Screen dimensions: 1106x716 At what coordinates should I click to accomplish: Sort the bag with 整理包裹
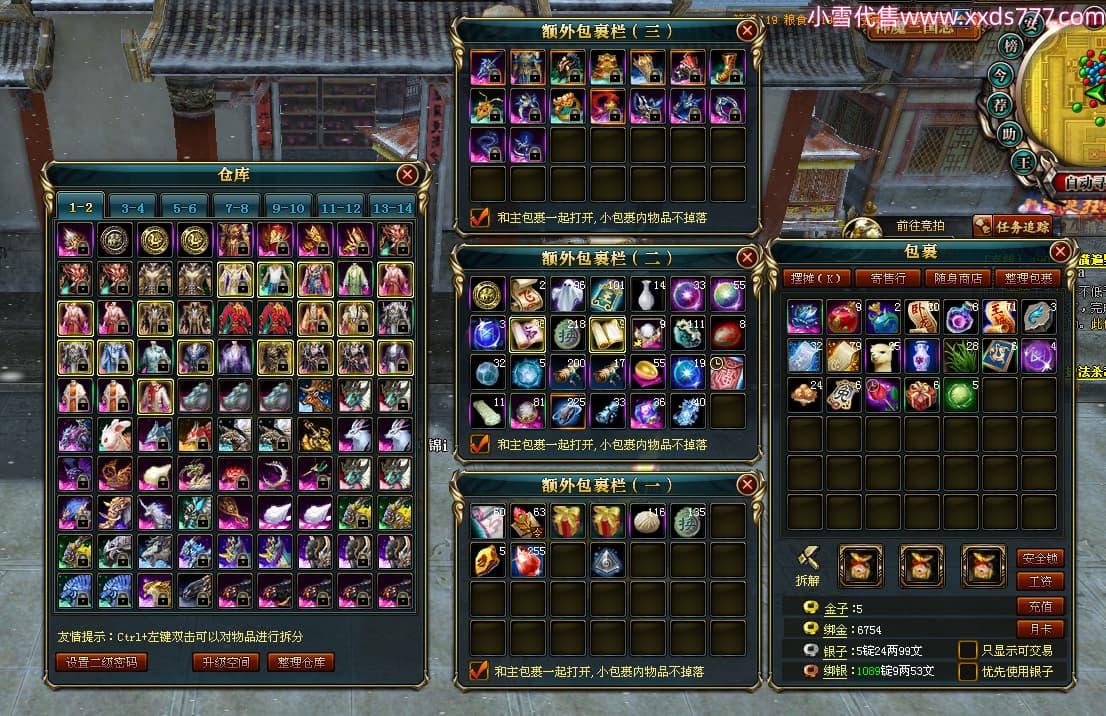[1027, 278]
